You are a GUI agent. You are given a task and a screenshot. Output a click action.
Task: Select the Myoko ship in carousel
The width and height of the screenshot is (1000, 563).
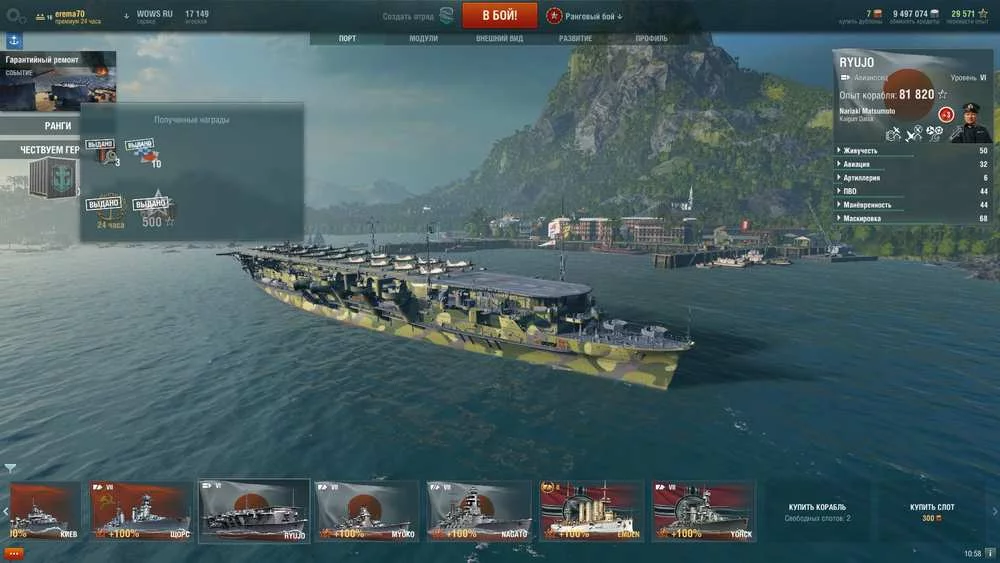(366, 510)
